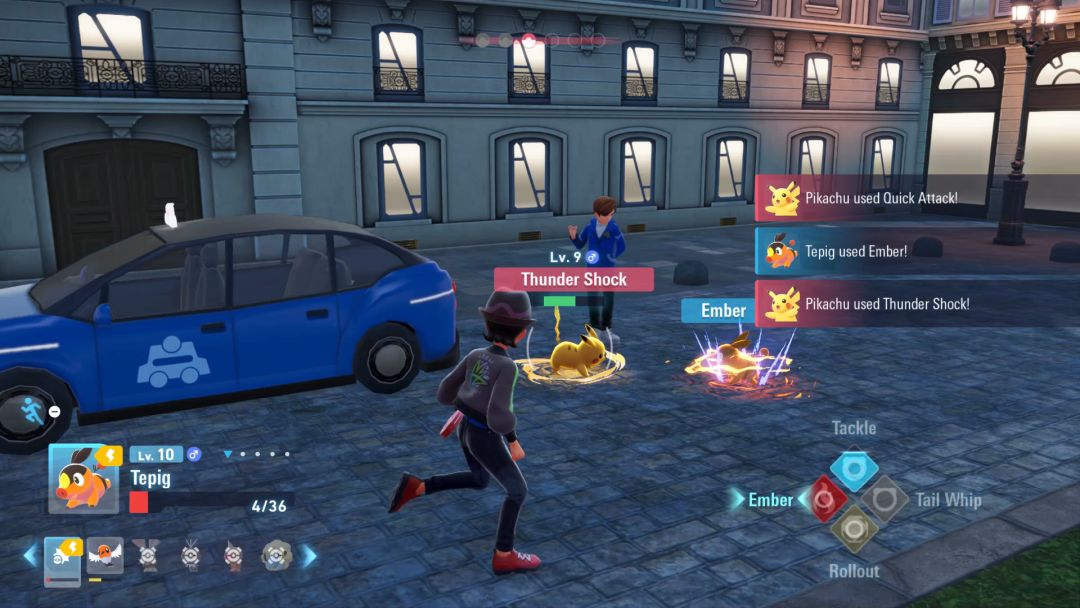This screenshot has height=608, width=1080.
Task: Cycle party bar with the left arrow
Action: (x=30, y=555)
